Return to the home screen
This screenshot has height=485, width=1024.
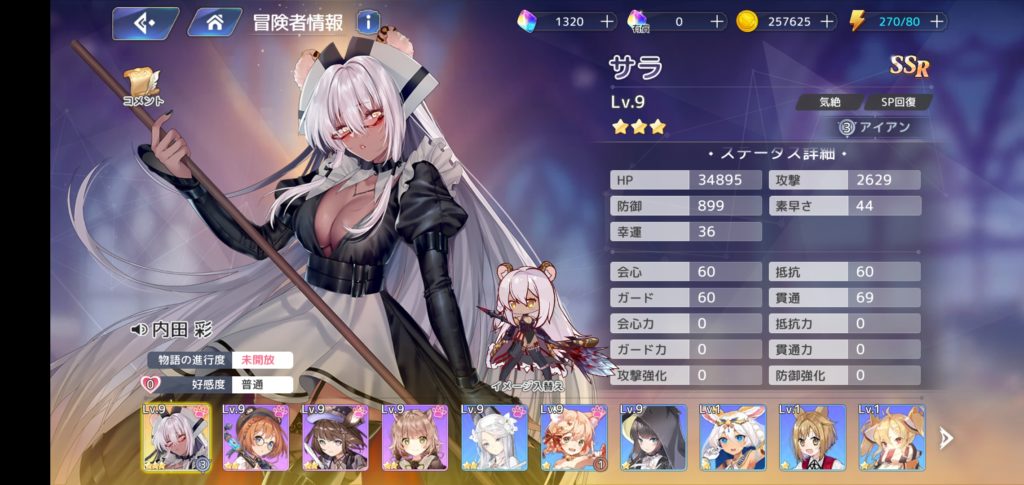[x=215, y=21]
